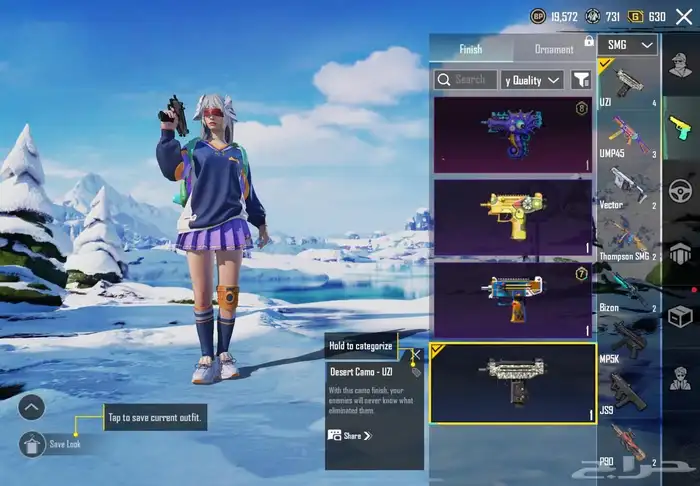Close the Desert Camo info popup
This screenshot has width=700, height=486.
[x=416, y=353]
